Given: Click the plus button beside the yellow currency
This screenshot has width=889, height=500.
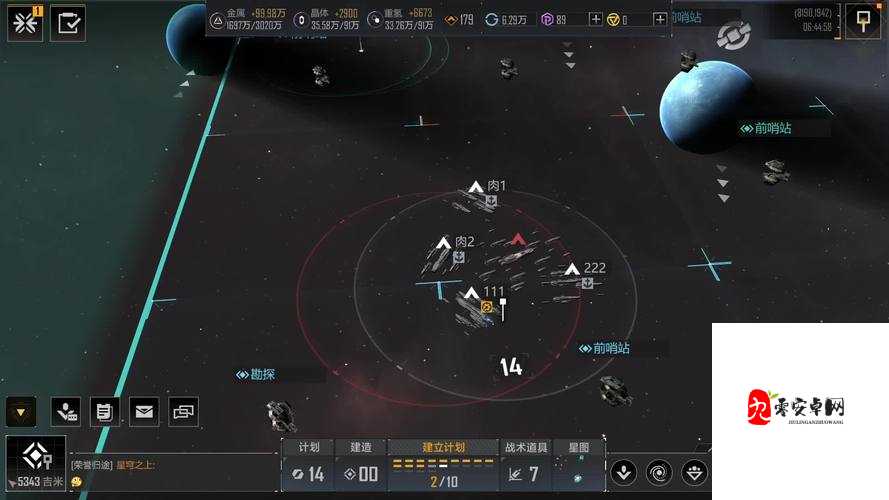Looking at the screenshot, I should pos(596,19).
